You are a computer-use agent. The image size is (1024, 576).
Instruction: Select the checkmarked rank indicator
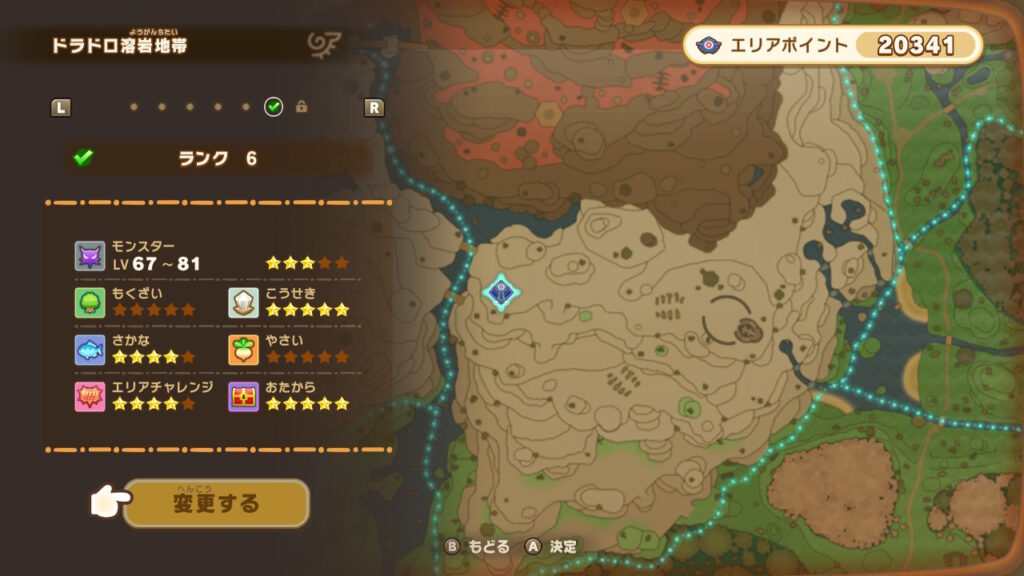tap(273, 107)
